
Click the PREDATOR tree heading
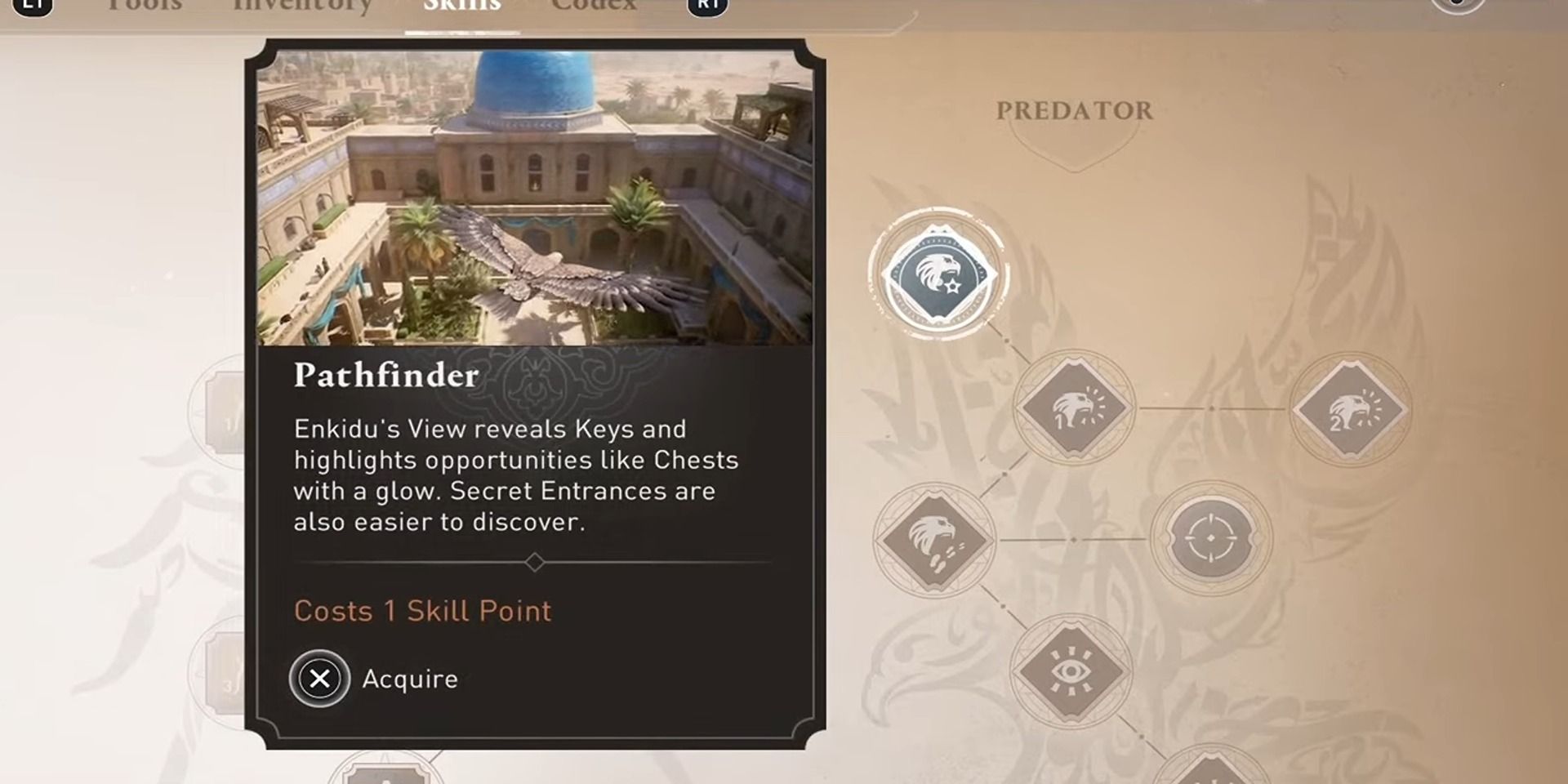[x=1075, y=111]
